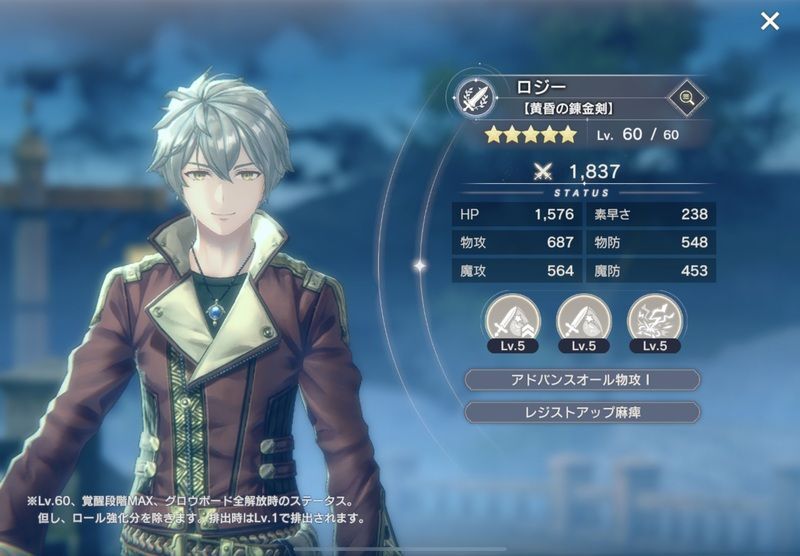800x556 pixels.
Task: Close the character detail screen
Action: click(769, 21)
